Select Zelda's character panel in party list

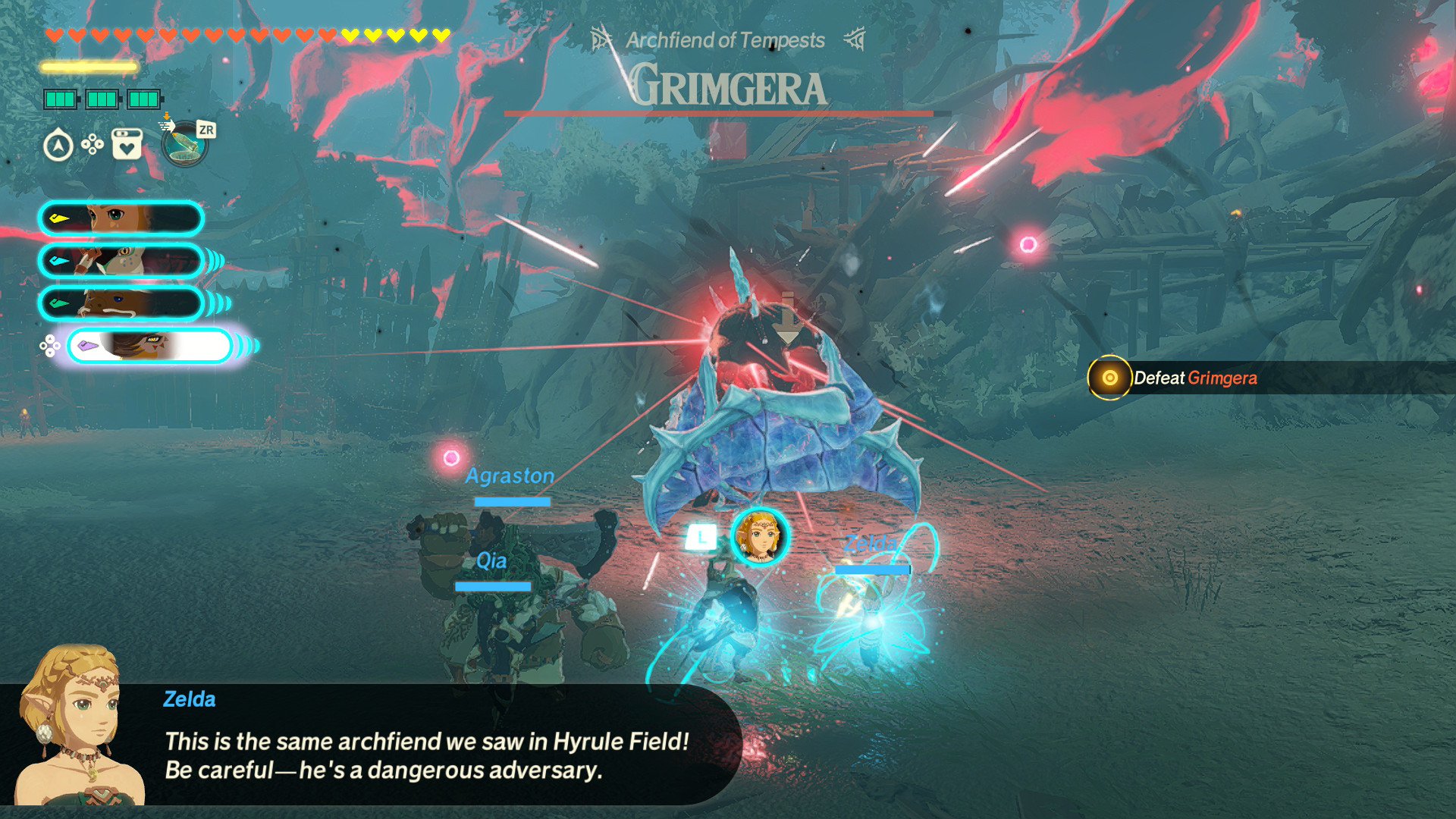[x=121, y=218]
